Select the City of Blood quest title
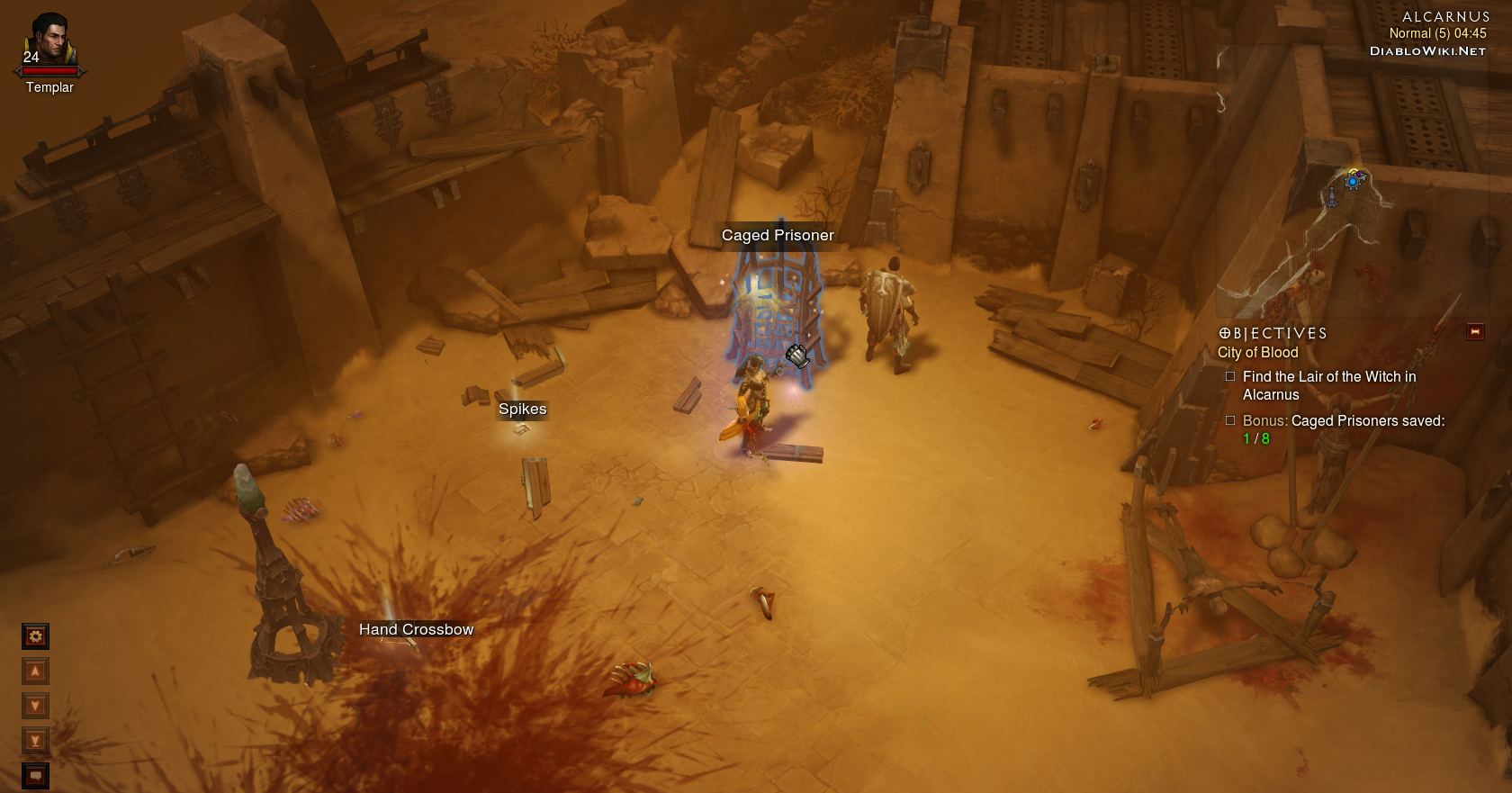The height and width of the screenshot is (793, 1512). click(1257, 353)
